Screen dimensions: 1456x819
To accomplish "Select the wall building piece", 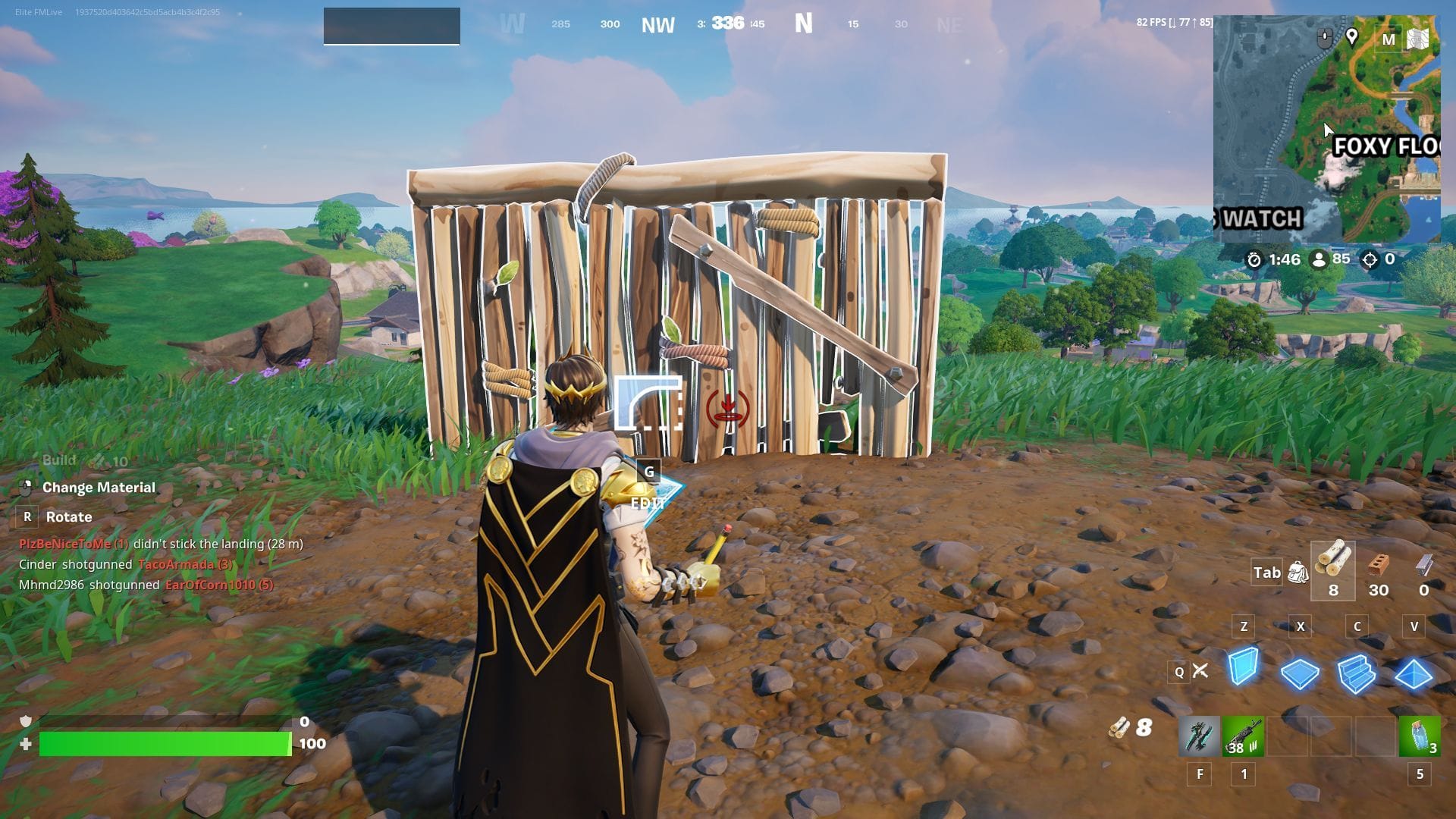I will (x=1243, y=667).
